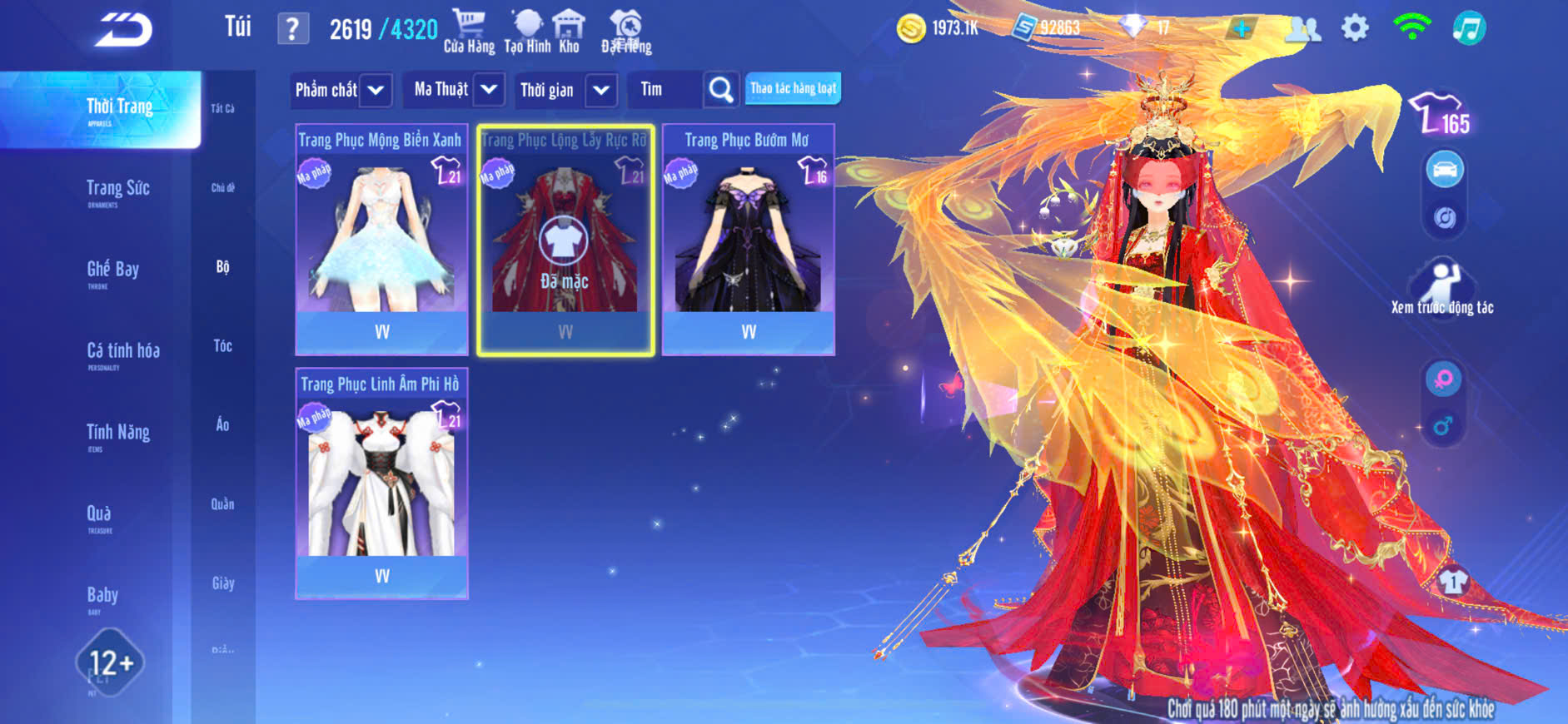Select Trang Phục Mộng Biển Xanh outfit

(x=381, y=239)
